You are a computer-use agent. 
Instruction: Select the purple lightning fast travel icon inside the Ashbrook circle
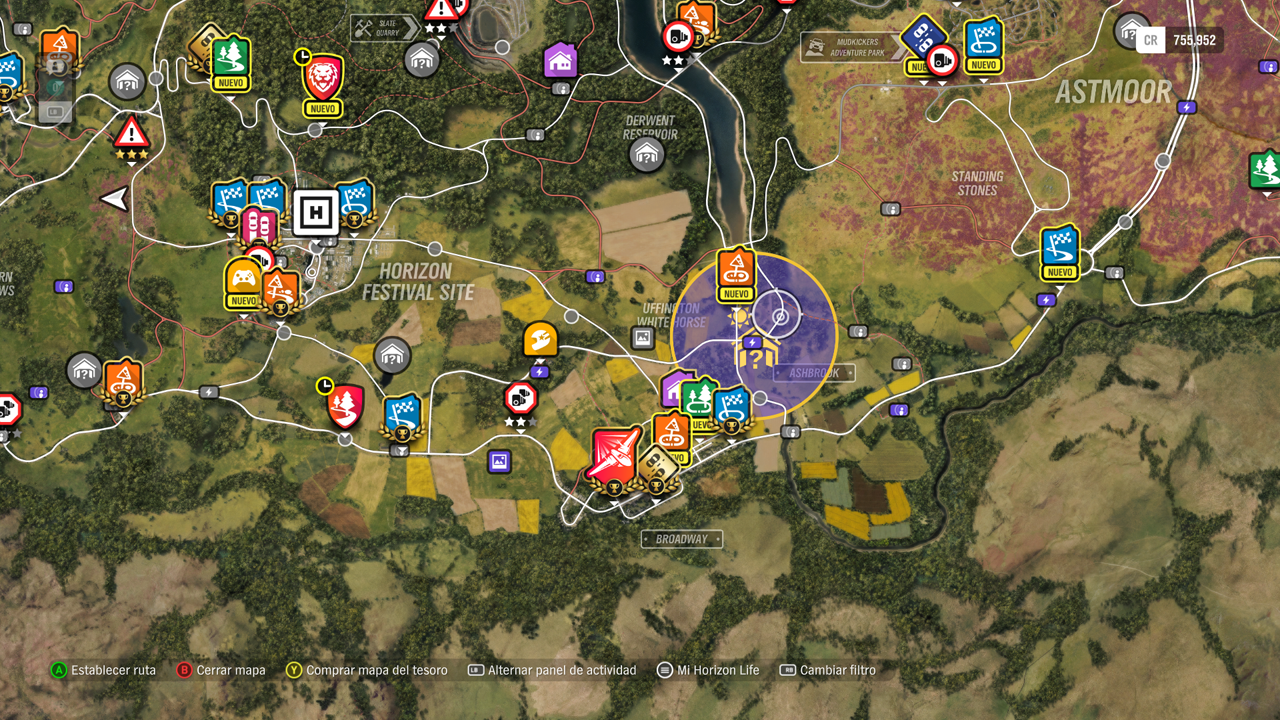tap(752, 341)
